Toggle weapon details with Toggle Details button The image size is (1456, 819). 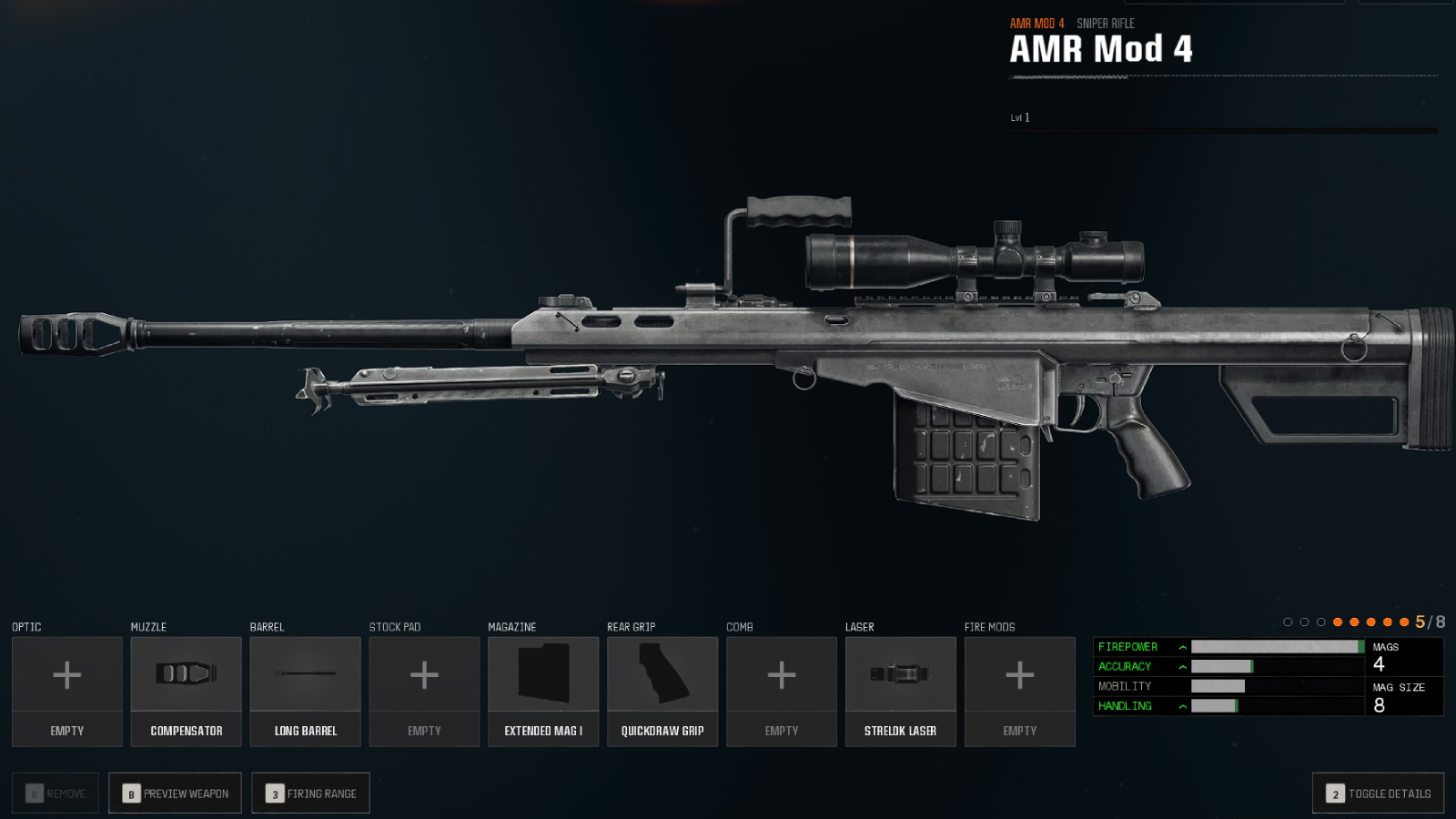pyautogui.click(x=1377, y=793)
